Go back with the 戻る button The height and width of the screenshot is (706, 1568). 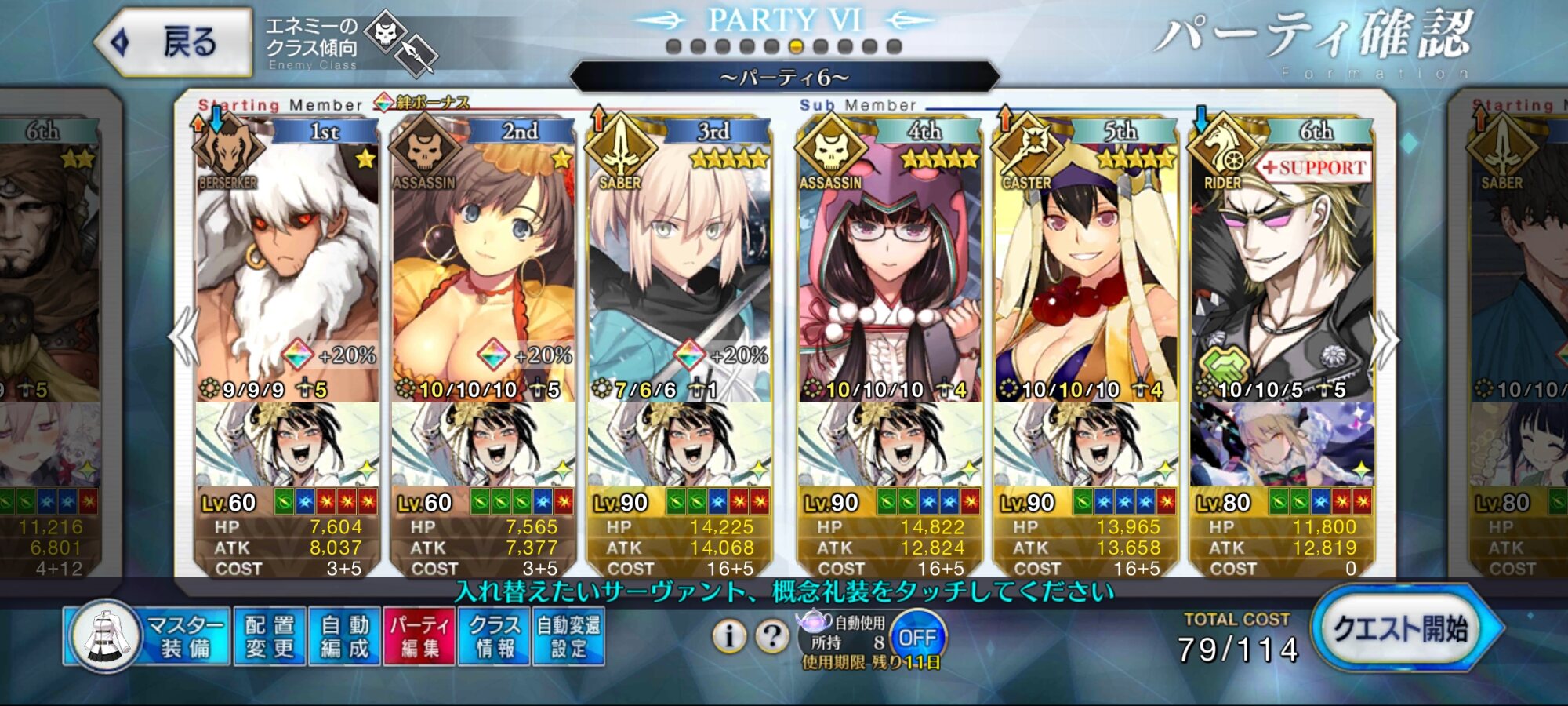coord(174,42)
